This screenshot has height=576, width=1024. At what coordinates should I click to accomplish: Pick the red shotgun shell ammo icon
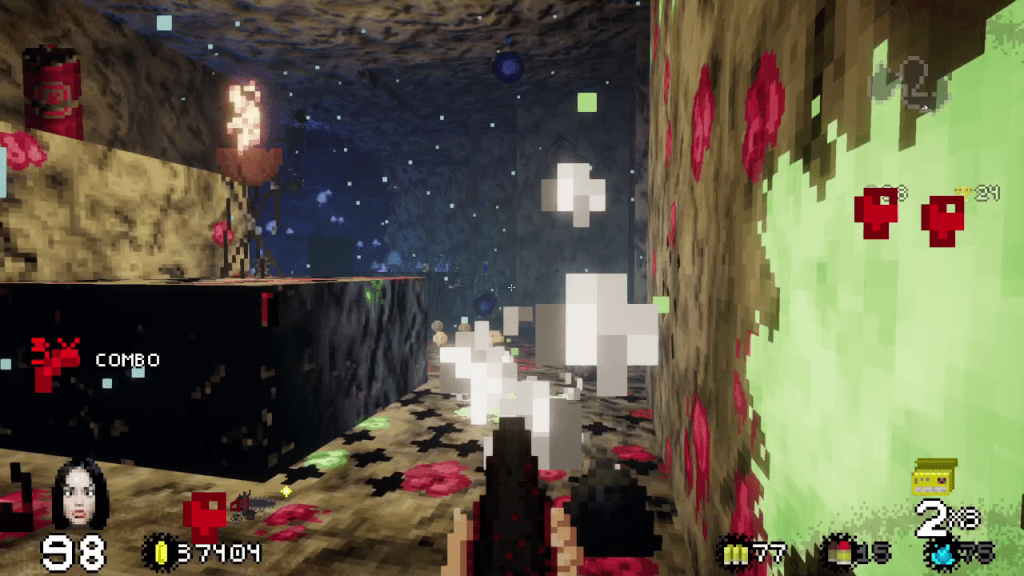point(836,551)
